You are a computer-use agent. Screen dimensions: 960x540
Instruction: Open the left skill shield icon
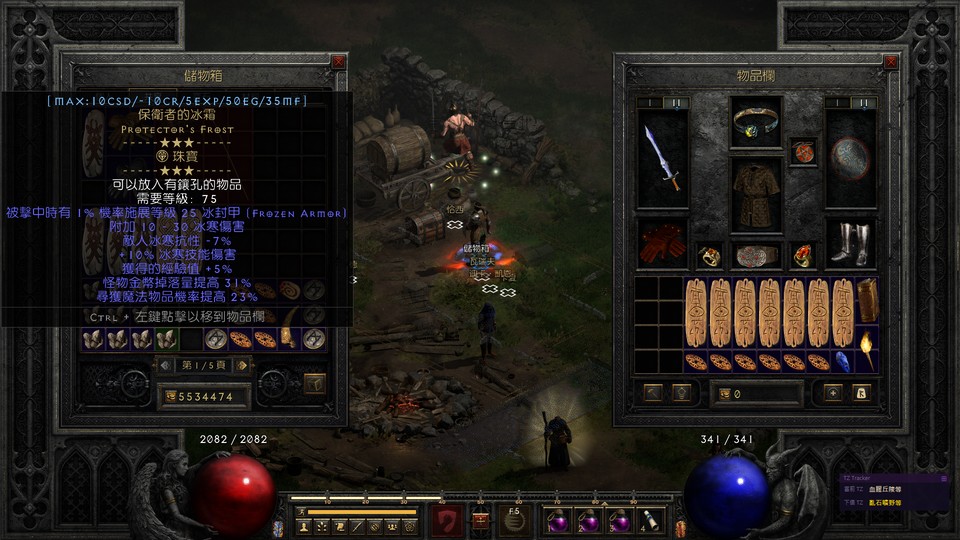click(x=446, y=521)
